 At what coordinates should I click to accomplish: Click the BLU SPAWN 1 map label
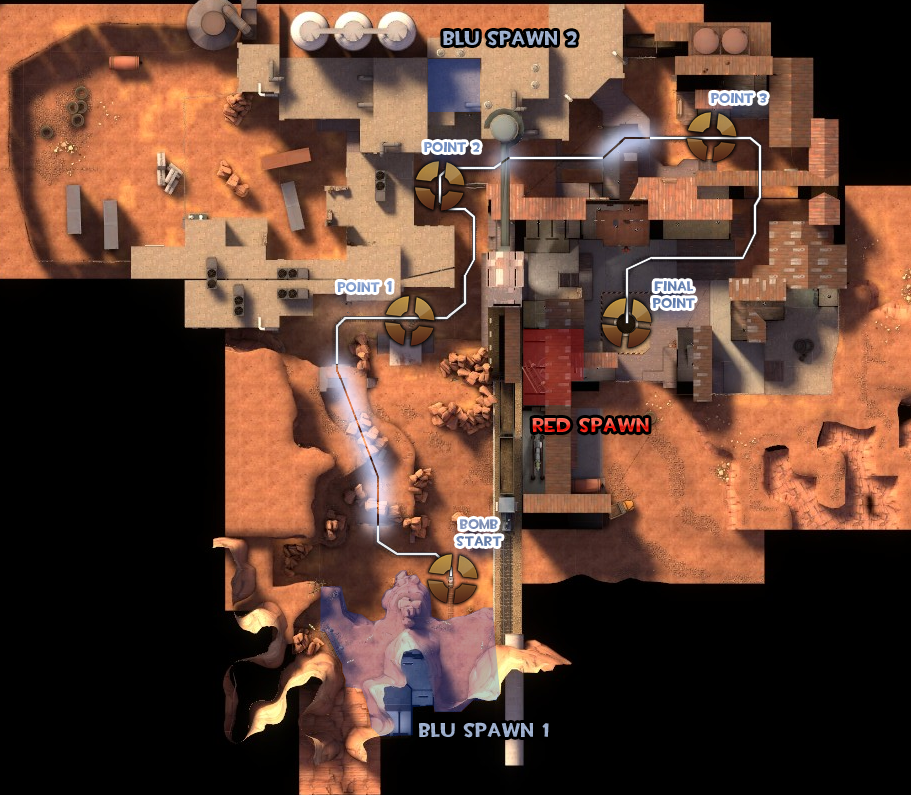(484, 729)
